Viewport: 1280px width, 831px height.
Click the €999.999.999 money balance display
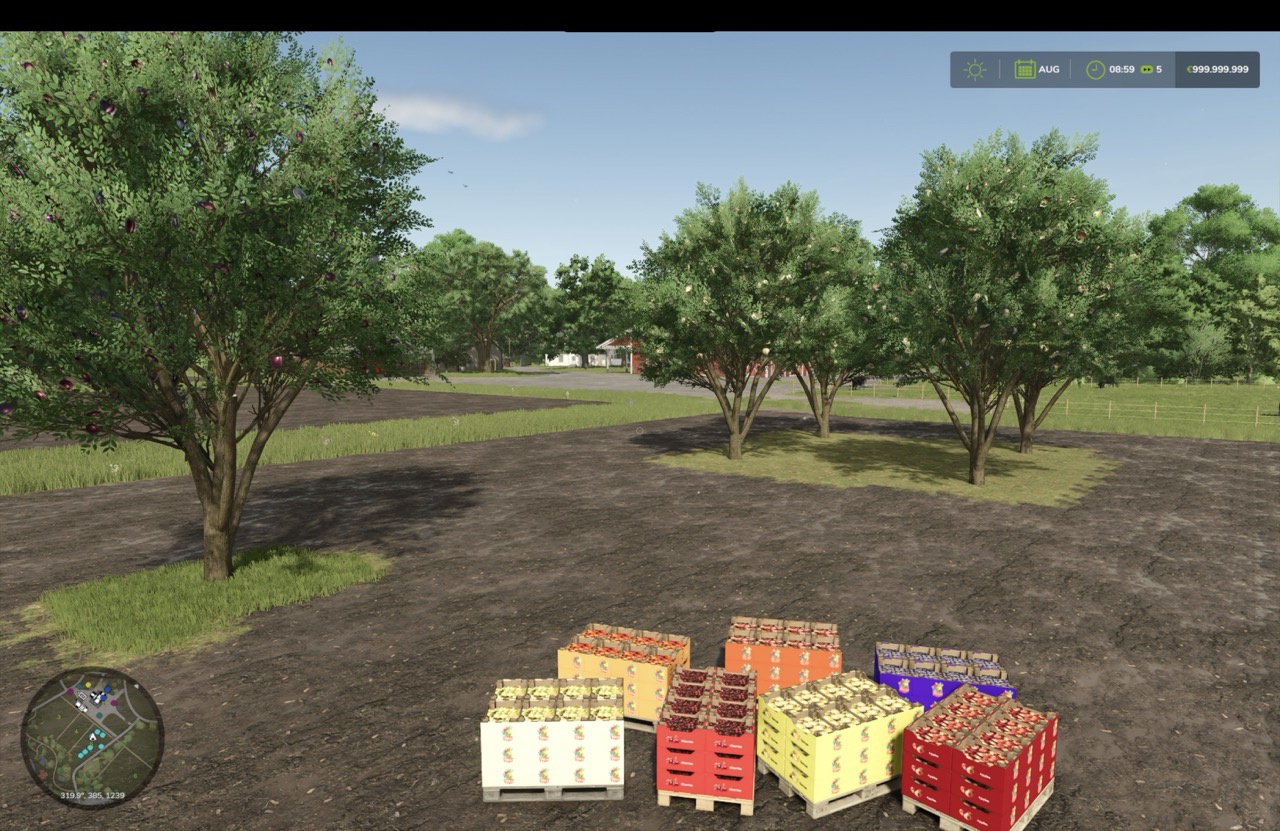tap(1216, 69)
